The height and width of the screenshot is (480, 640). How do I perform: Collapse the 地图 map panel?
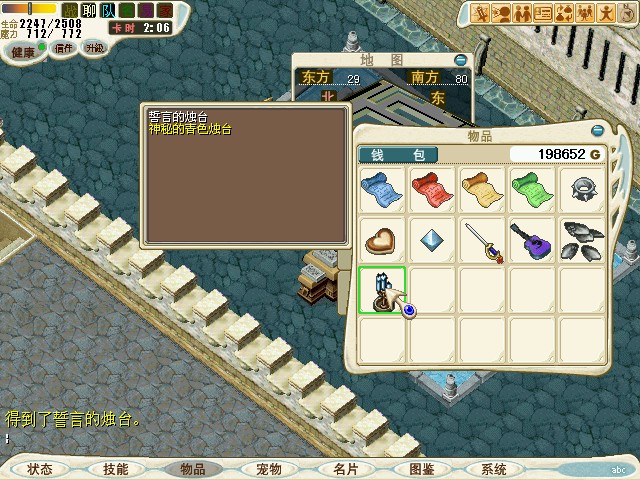coord(460,60)
